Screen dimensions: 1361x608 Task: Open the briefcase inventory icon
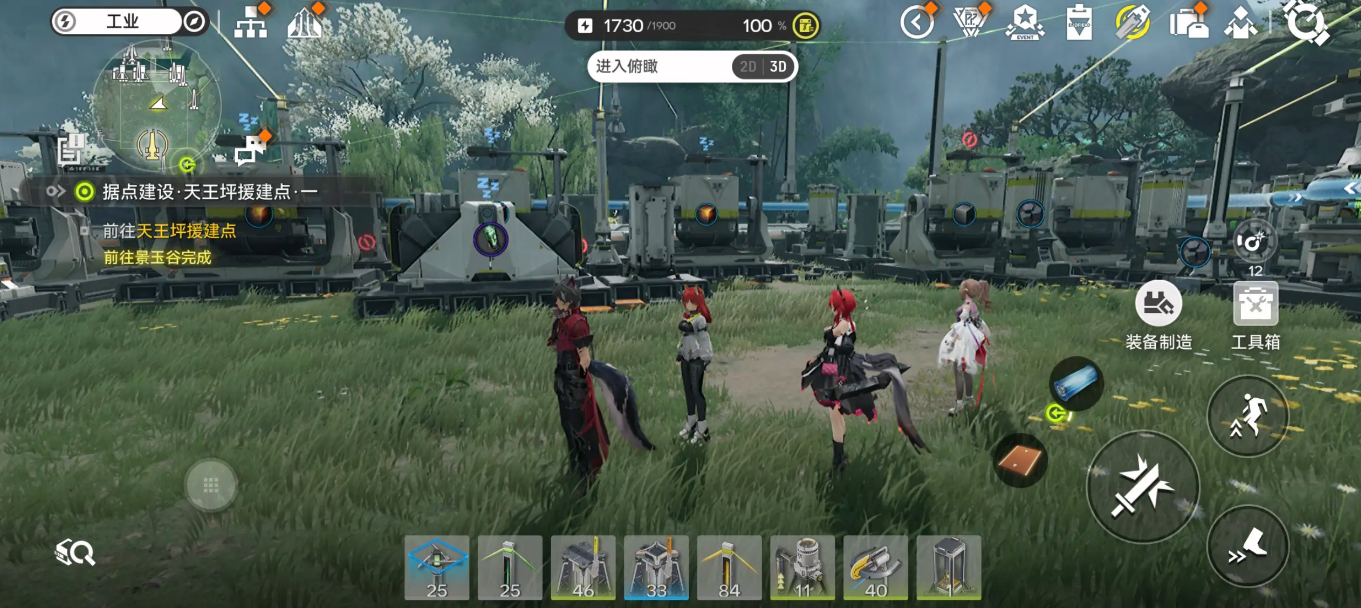(x=1187, y=23)
